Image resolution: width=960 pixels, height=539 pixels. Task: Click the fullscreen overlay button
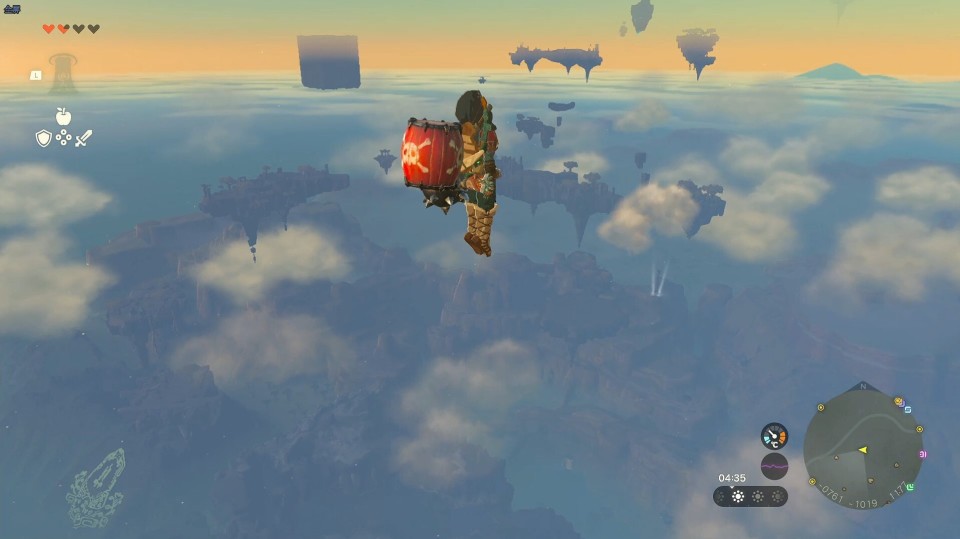pyautogui.click(x=12, y=9)
